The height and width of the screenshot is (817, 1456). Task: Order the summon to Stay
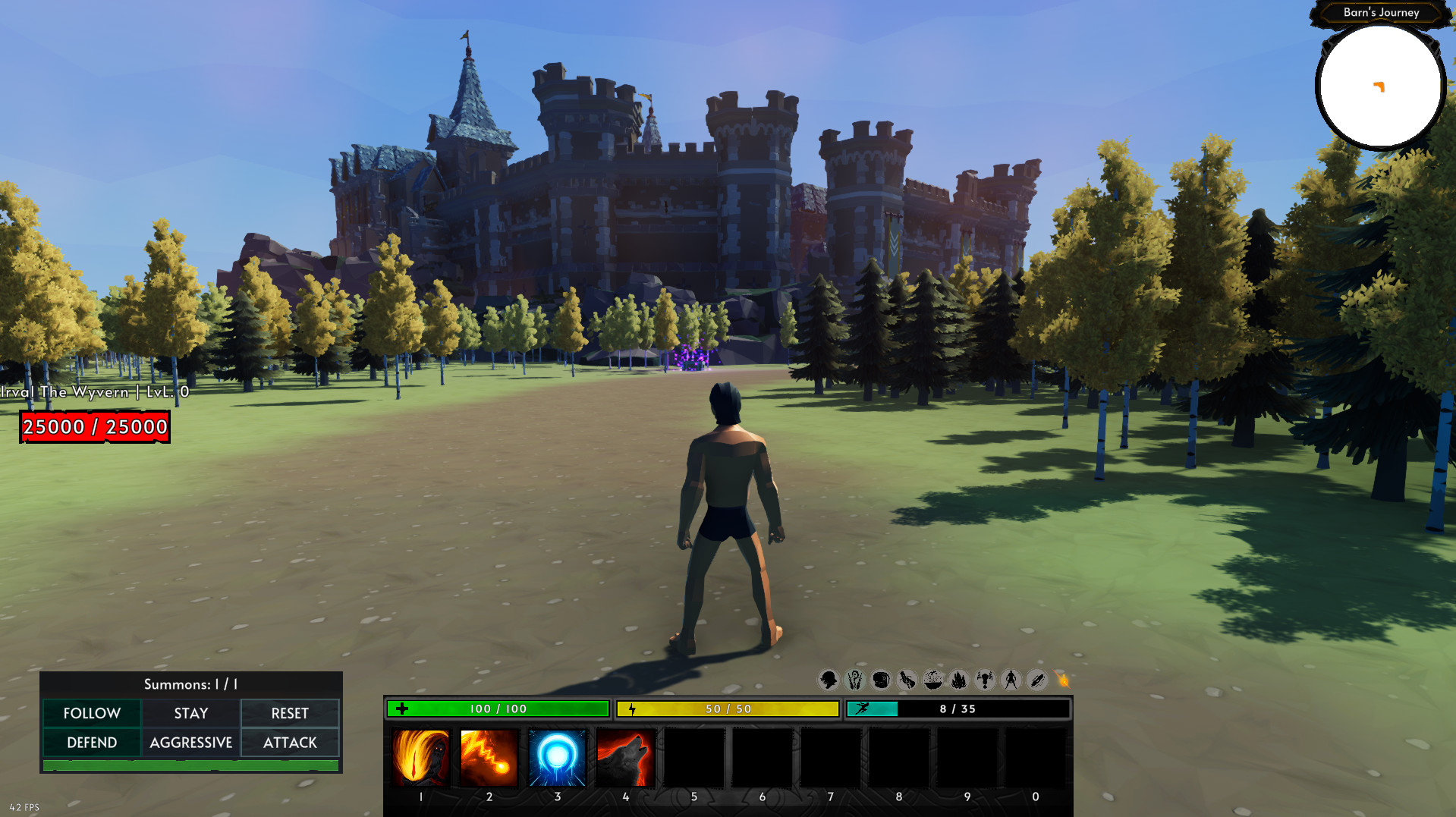point(191,713)
